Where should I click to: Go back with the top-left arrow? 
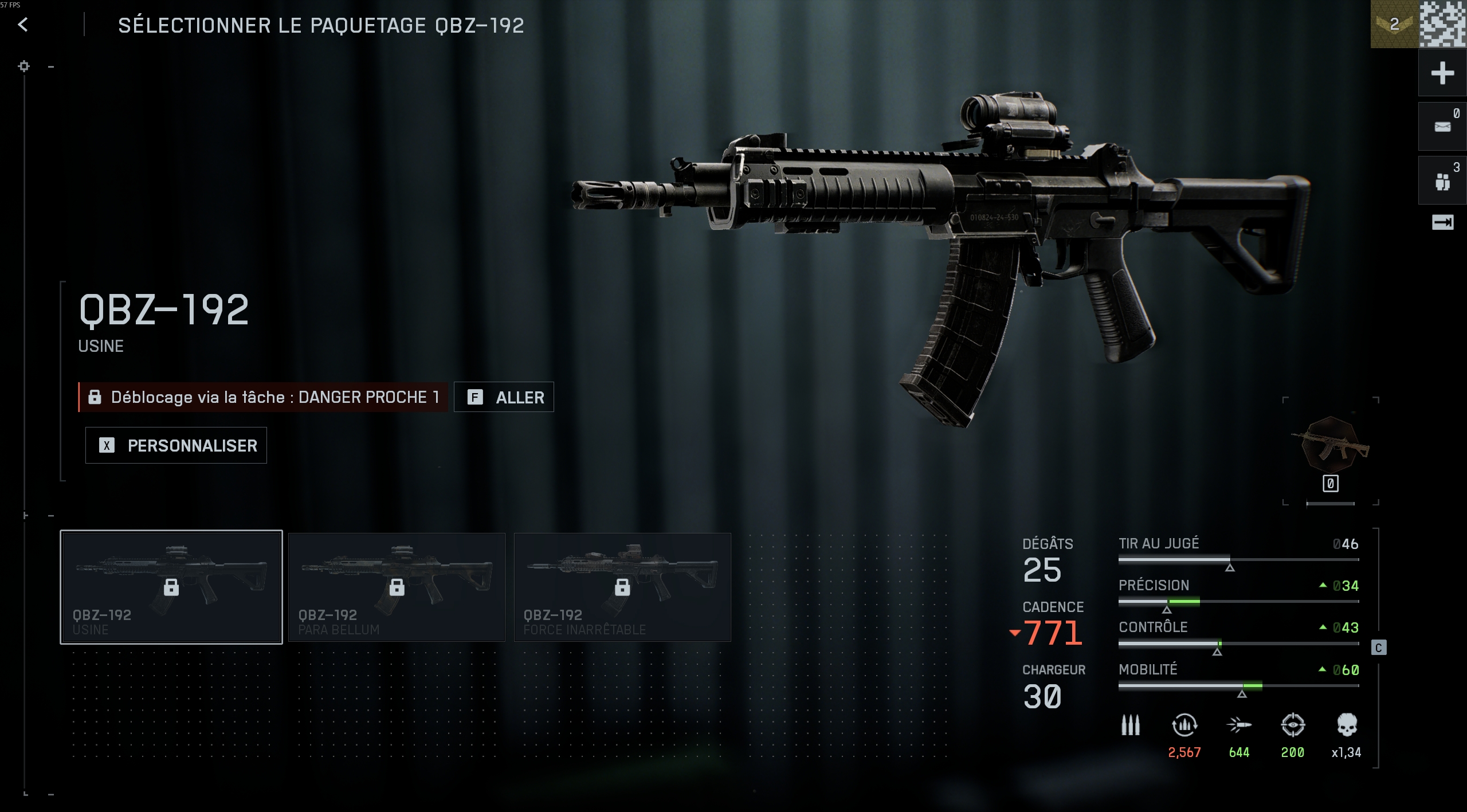[x=23, y=25]
